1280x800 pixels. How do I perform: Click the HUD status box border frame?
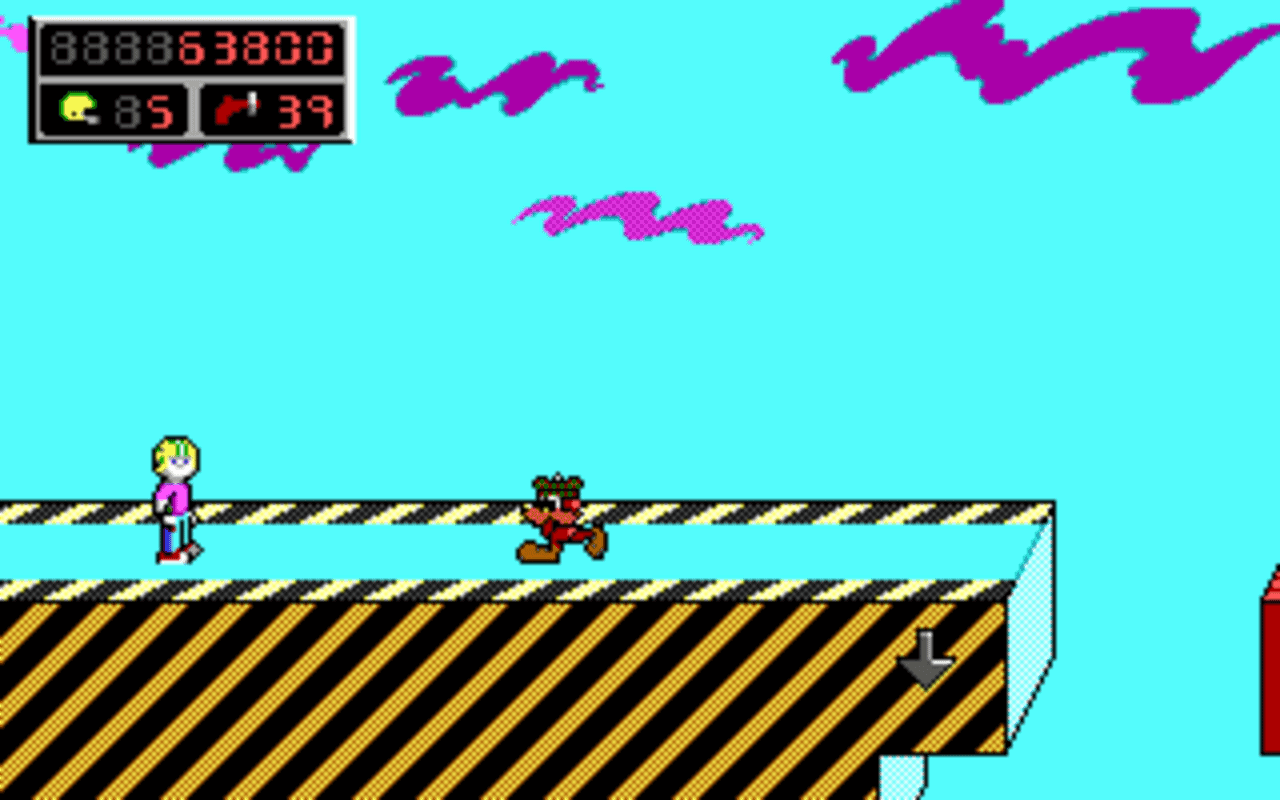tap(190, 17)
